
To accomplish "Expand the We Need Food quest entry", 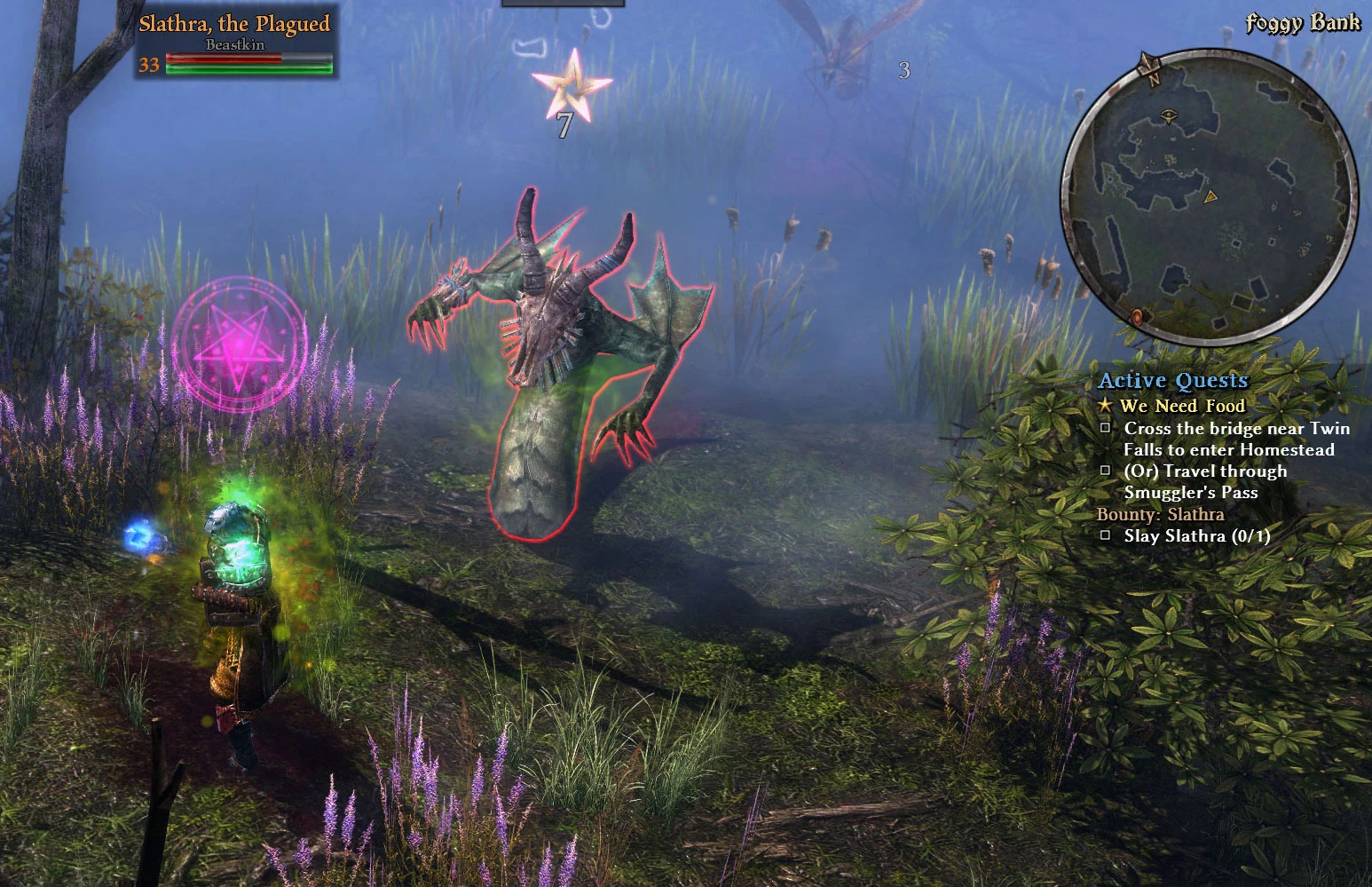I will 1182,406.
